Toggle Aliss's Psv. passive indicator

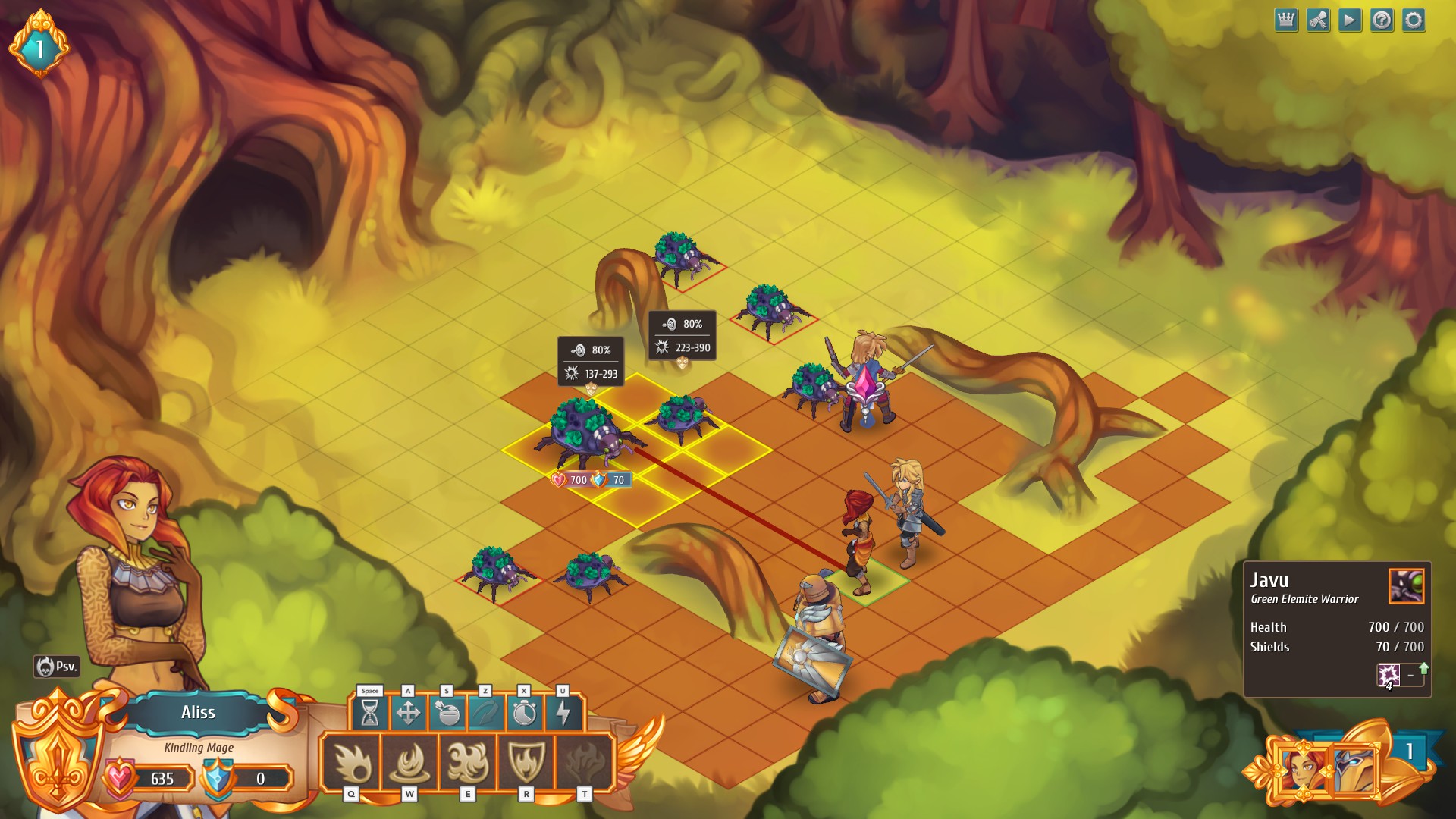(58, 667)
